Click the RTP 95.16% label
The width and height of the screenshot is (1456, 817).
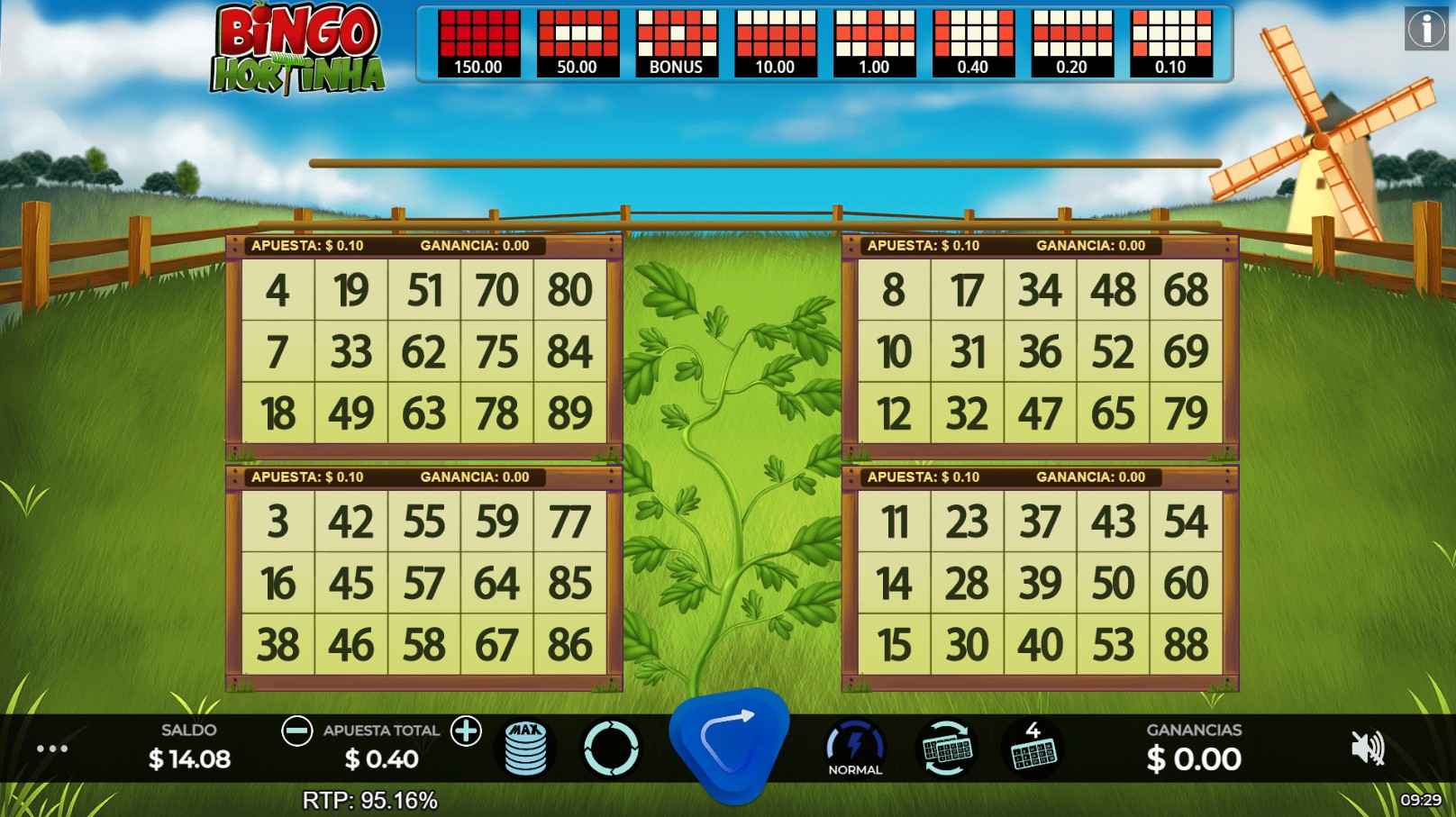point(371,797)
